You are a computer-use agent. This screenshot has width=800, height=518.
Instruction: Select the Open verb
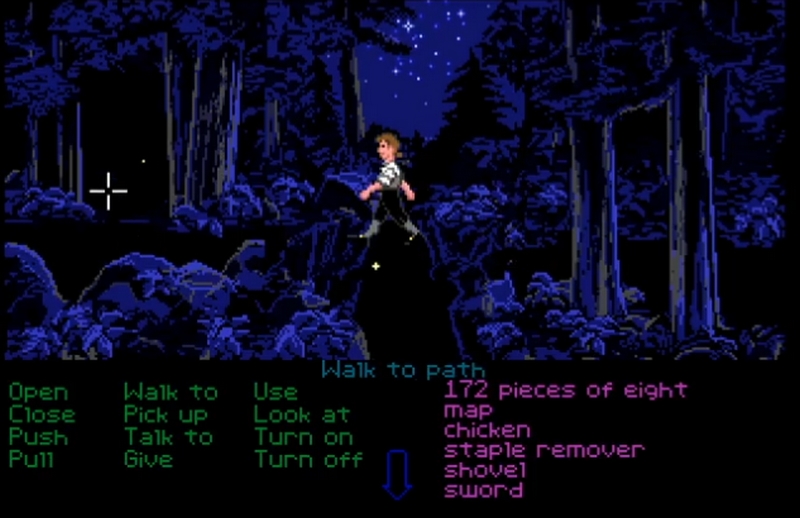[x=39, y=392]
